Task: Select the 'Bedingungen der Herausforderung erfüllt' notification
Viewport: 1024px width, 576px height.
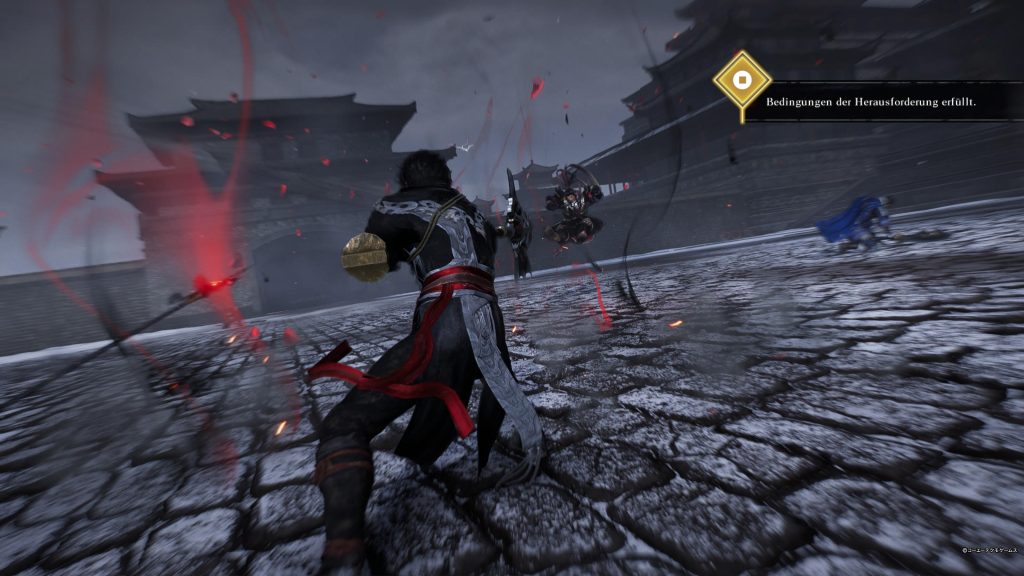Action: tap(871, 102)
